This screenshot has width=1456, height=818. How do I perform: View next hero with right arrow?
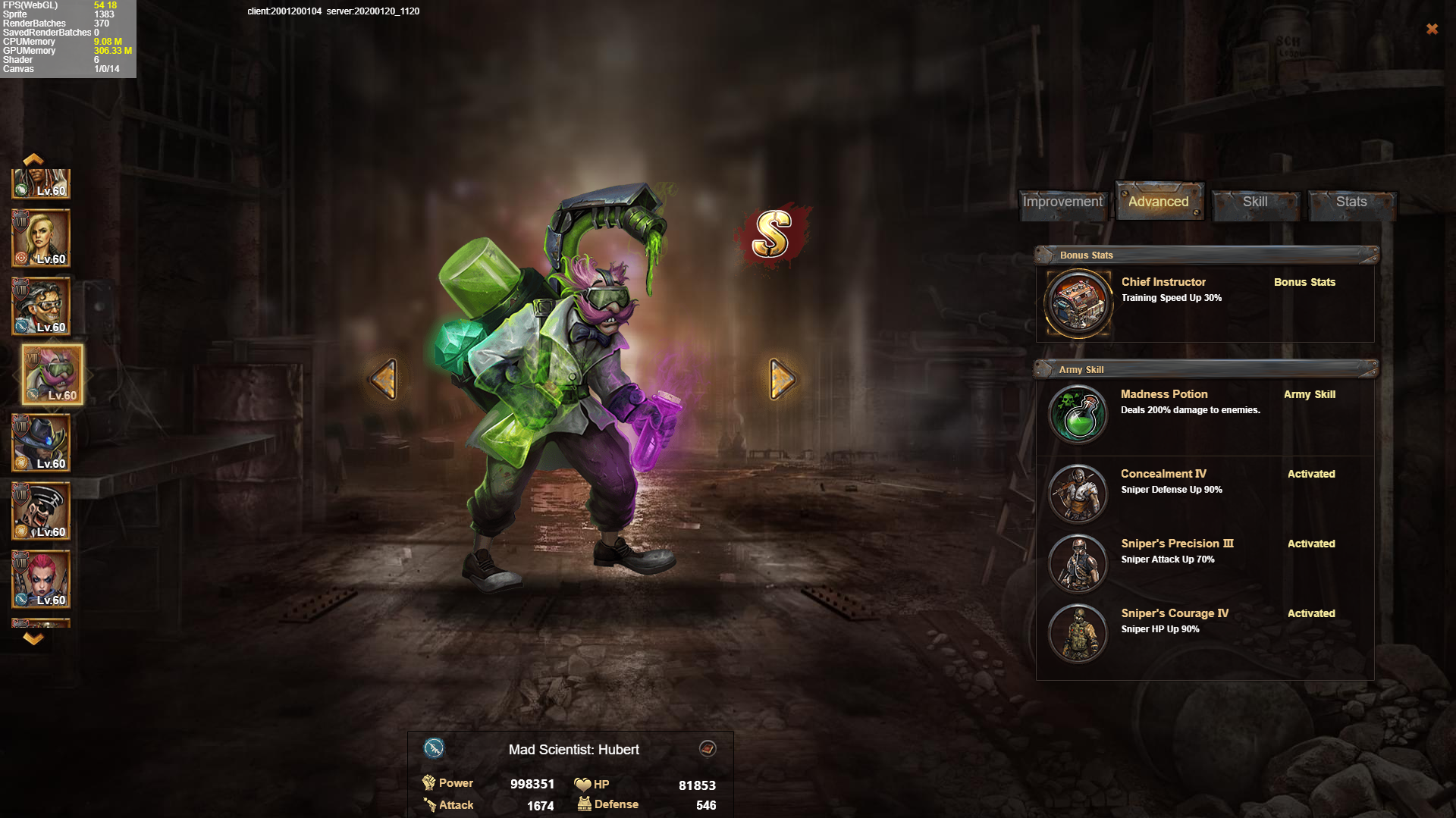(x=782, y=378)
